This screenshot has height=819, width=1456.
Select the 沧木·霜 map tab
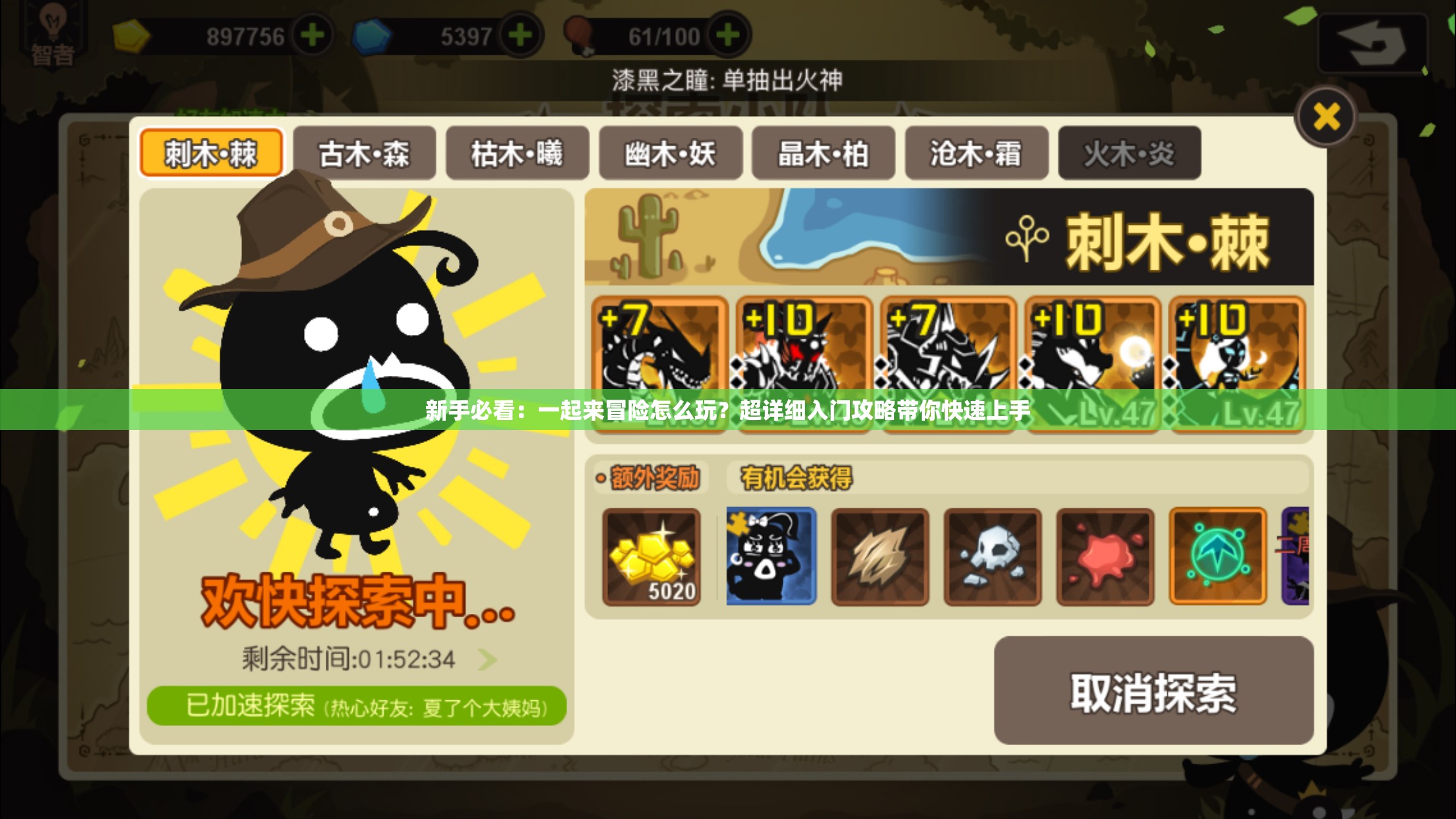pyautogui.click(x=976, y=153)
